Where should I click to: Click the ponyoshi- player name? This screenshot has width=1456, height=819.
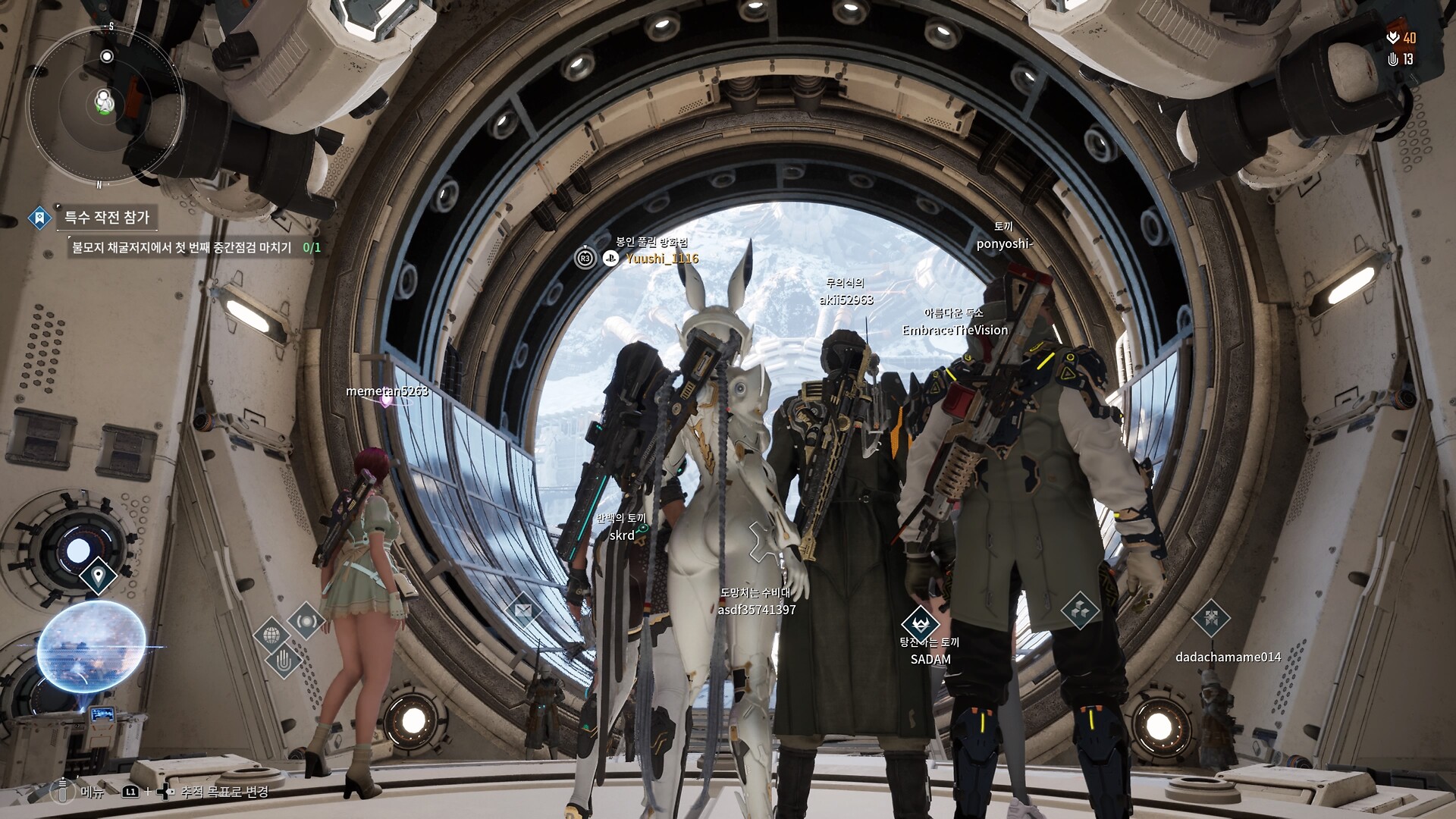point(1004,244)
